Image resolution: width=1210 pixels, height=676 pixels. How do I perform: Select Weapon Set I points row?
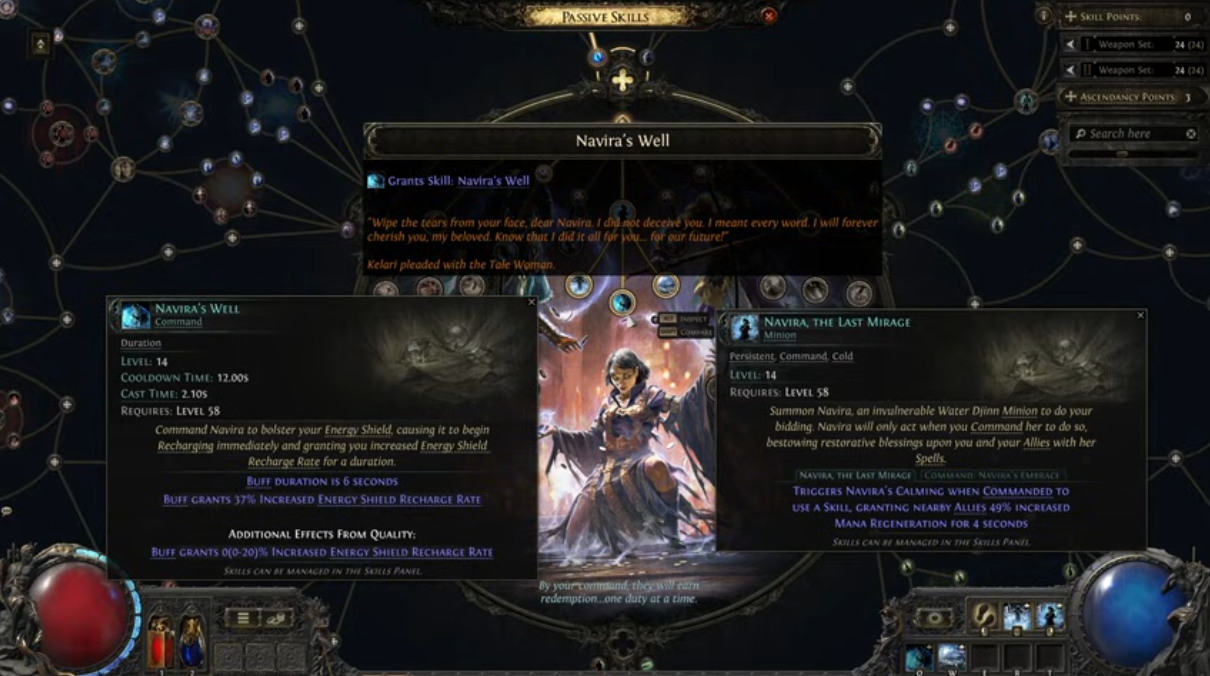tap(1132, 44)
